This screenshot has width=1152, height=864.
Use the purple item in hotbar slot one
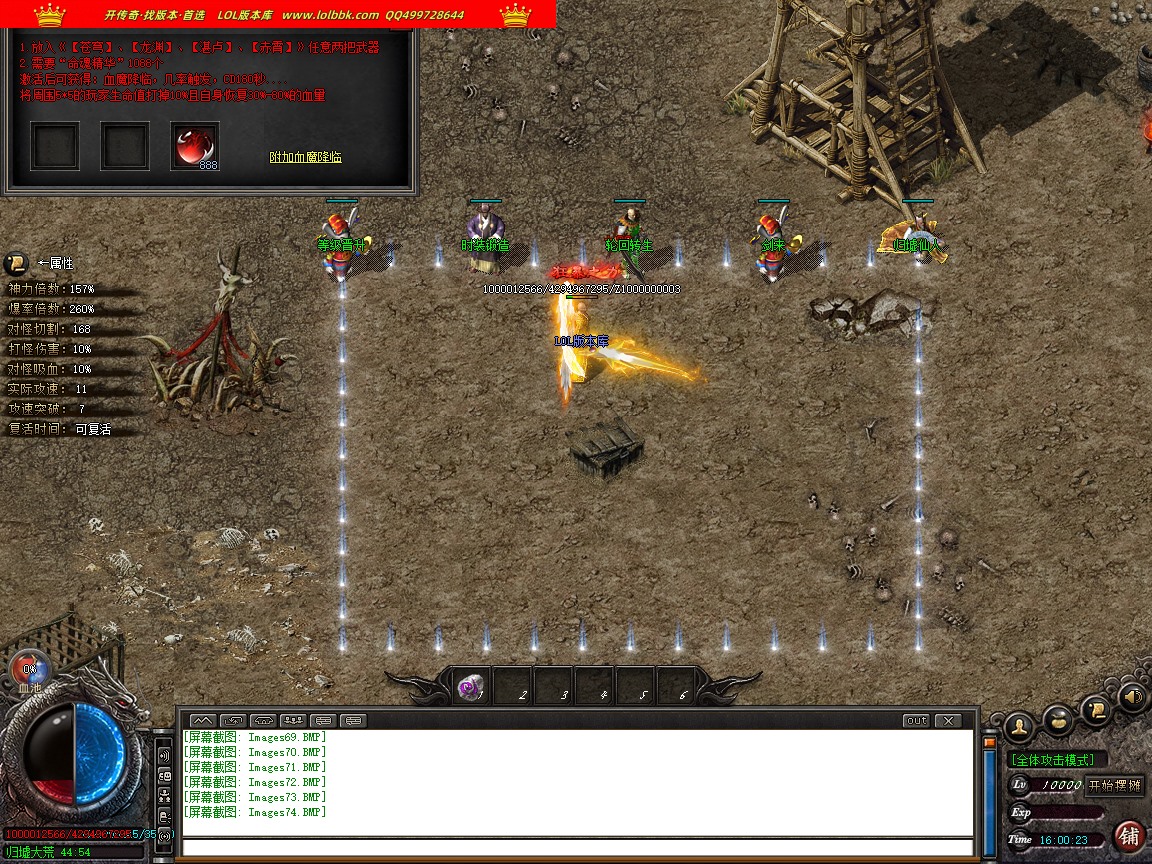pyautogui.click(x=469, y=686)
